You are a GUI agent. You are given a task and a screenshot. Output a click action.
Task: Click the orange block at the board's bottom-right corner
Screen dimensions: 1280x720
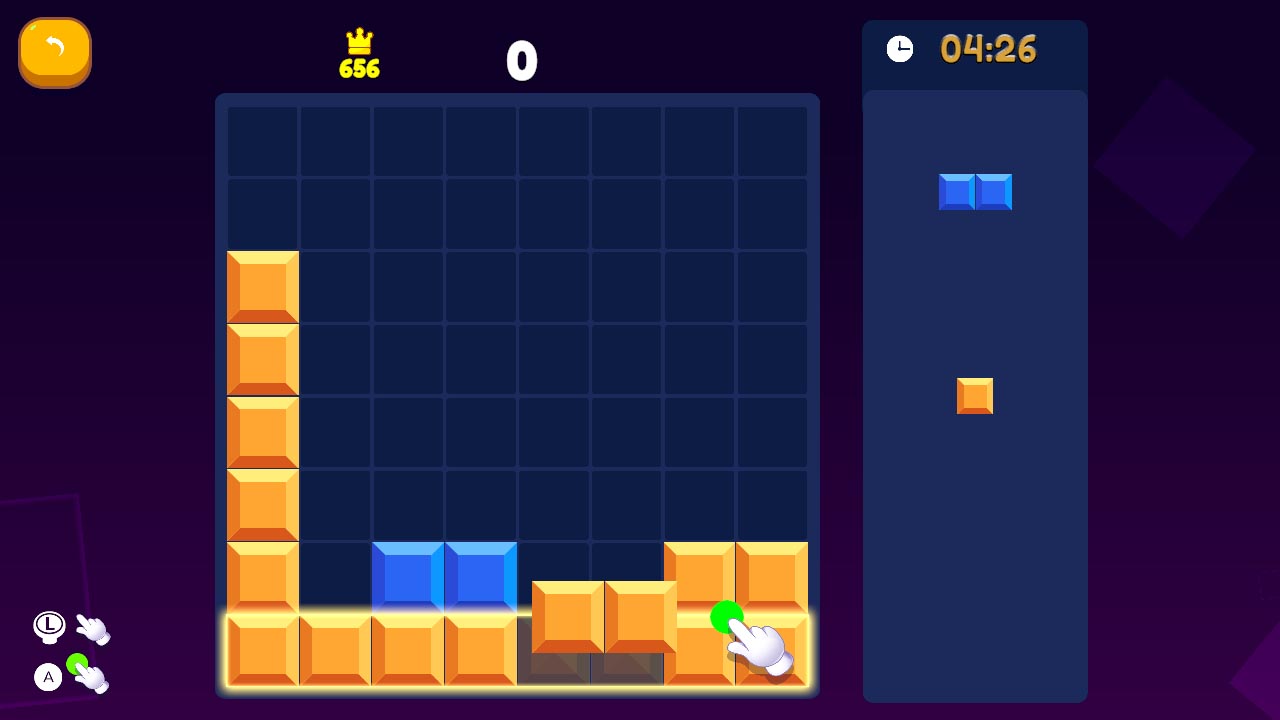[x=771, y=648]
